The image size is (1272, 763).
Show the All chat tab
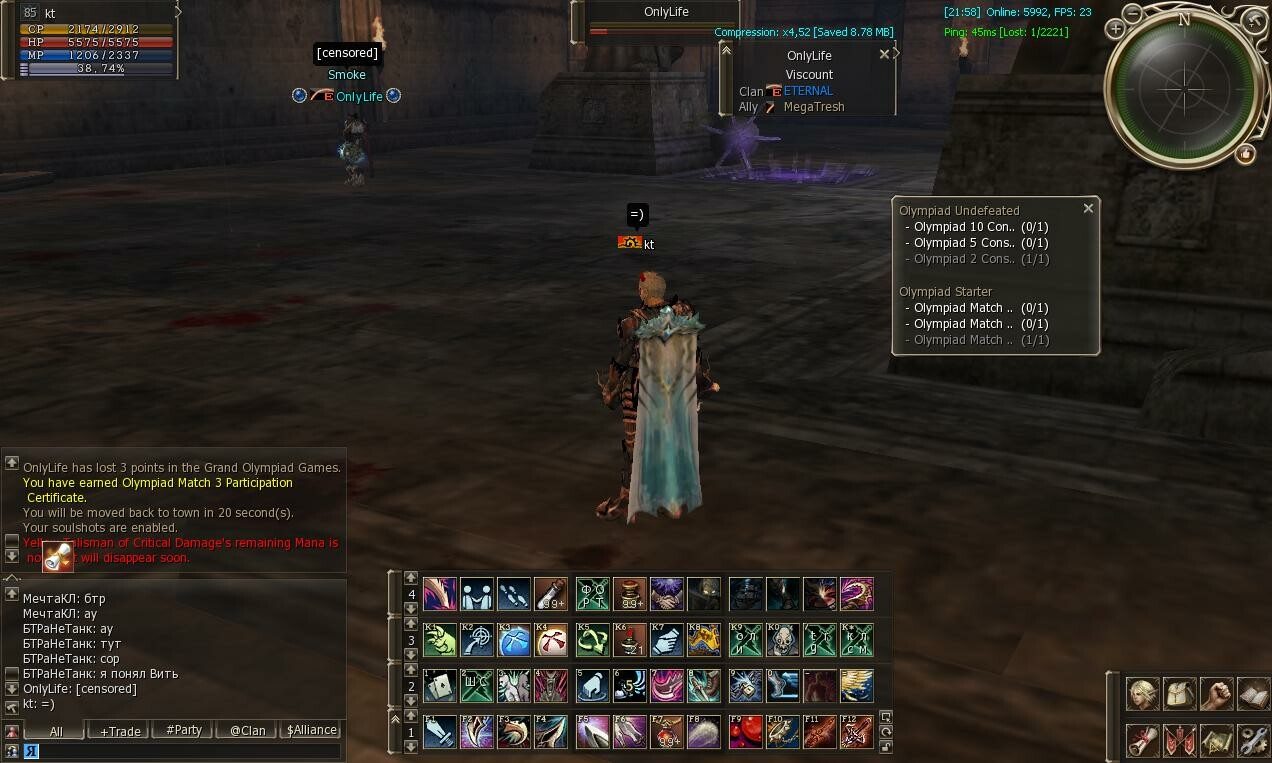point(56,731)
